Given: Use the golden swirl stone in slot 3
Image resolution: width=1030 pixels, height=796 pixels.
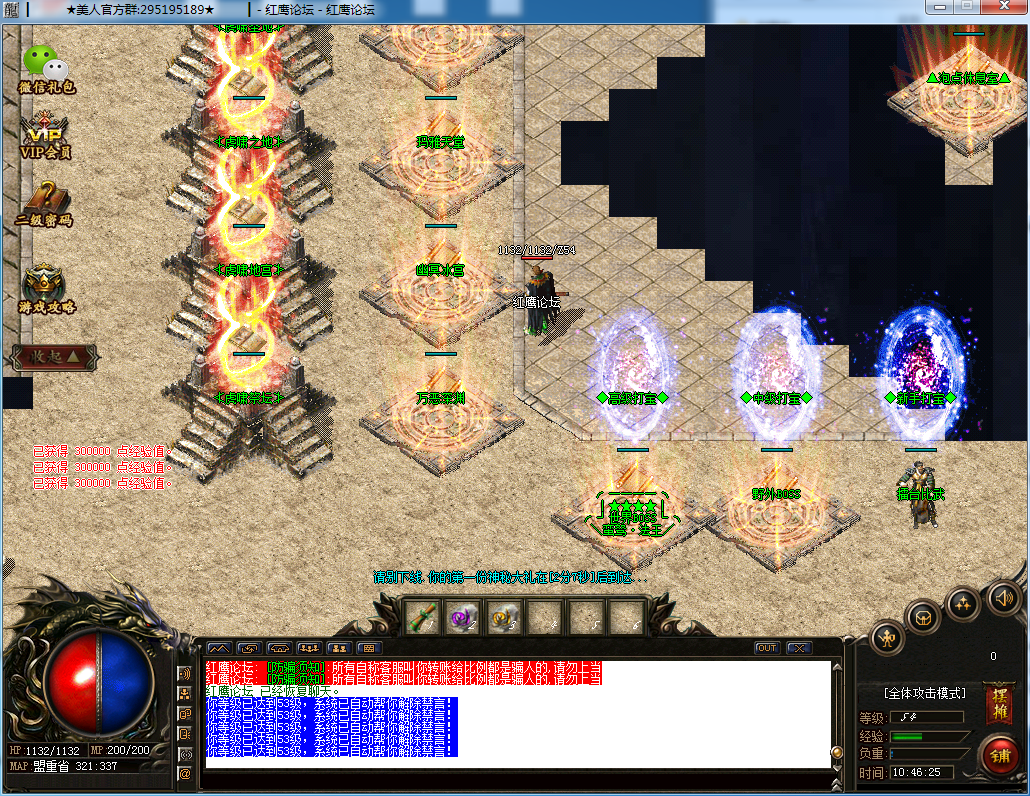Looking at the screenshot, I should point(502,618).
